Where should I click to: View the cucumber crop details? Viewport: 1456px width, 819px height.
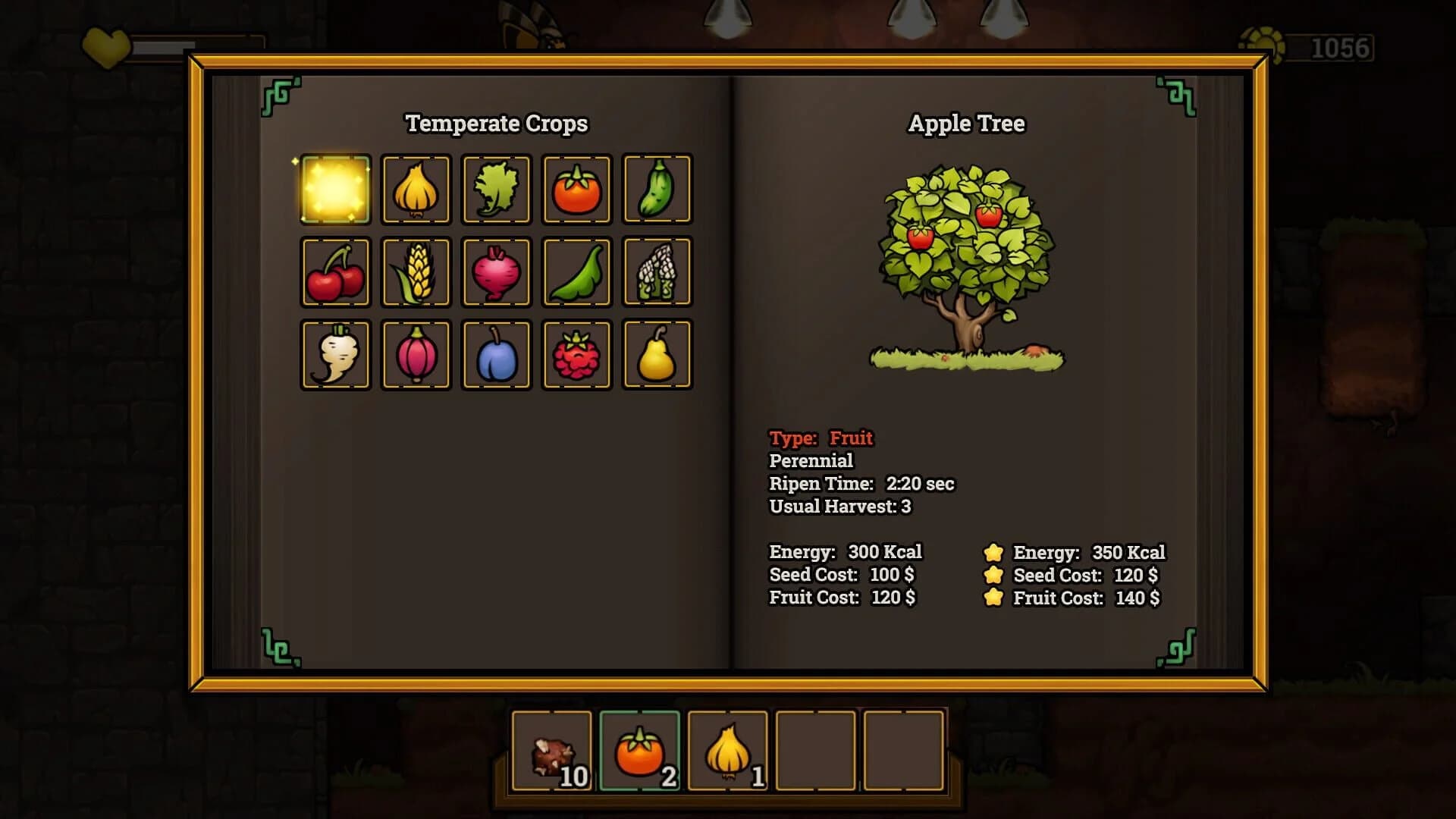coord(657,190)
